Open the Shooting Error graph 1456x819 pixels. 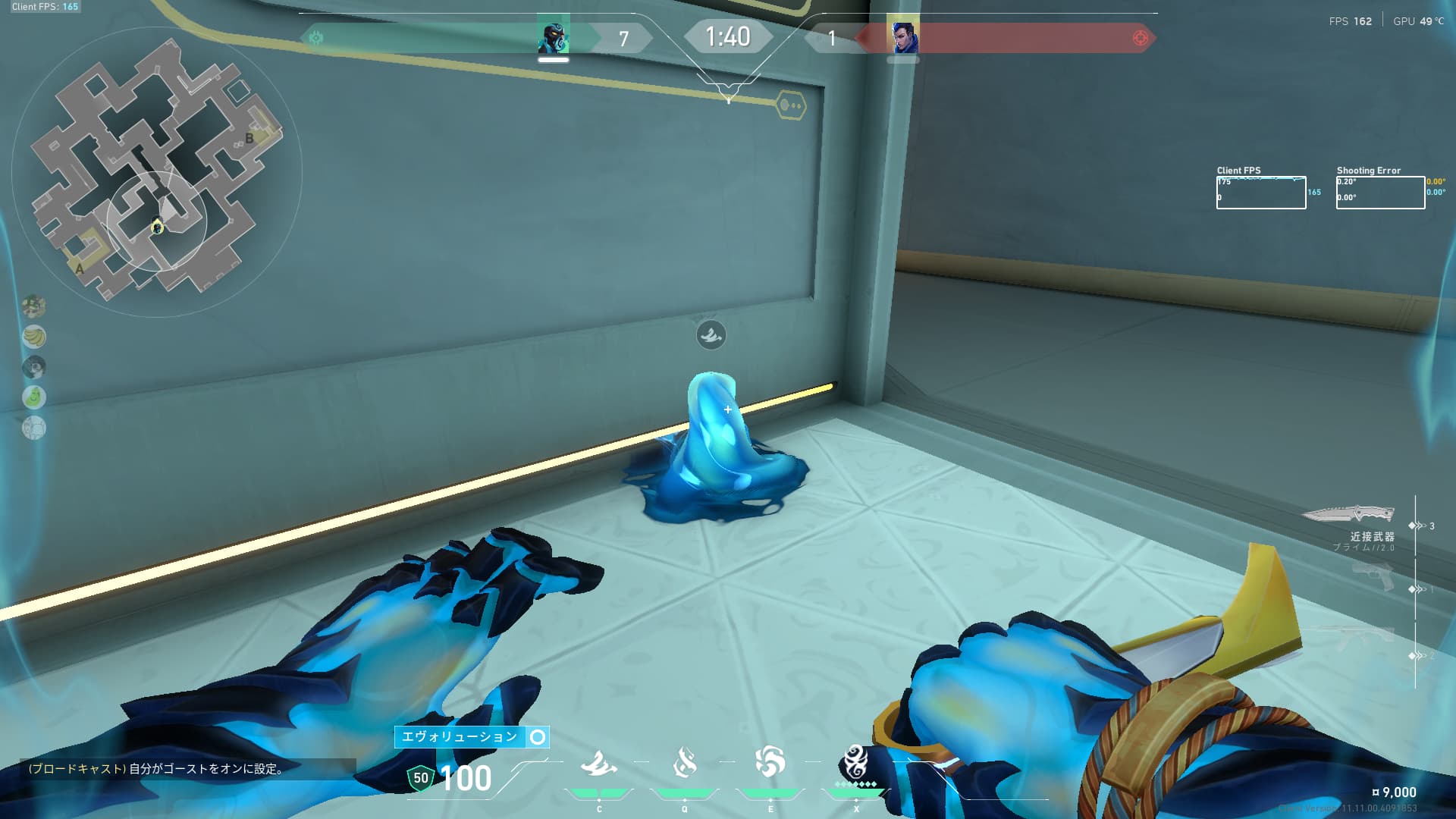tap(1380, 193)
